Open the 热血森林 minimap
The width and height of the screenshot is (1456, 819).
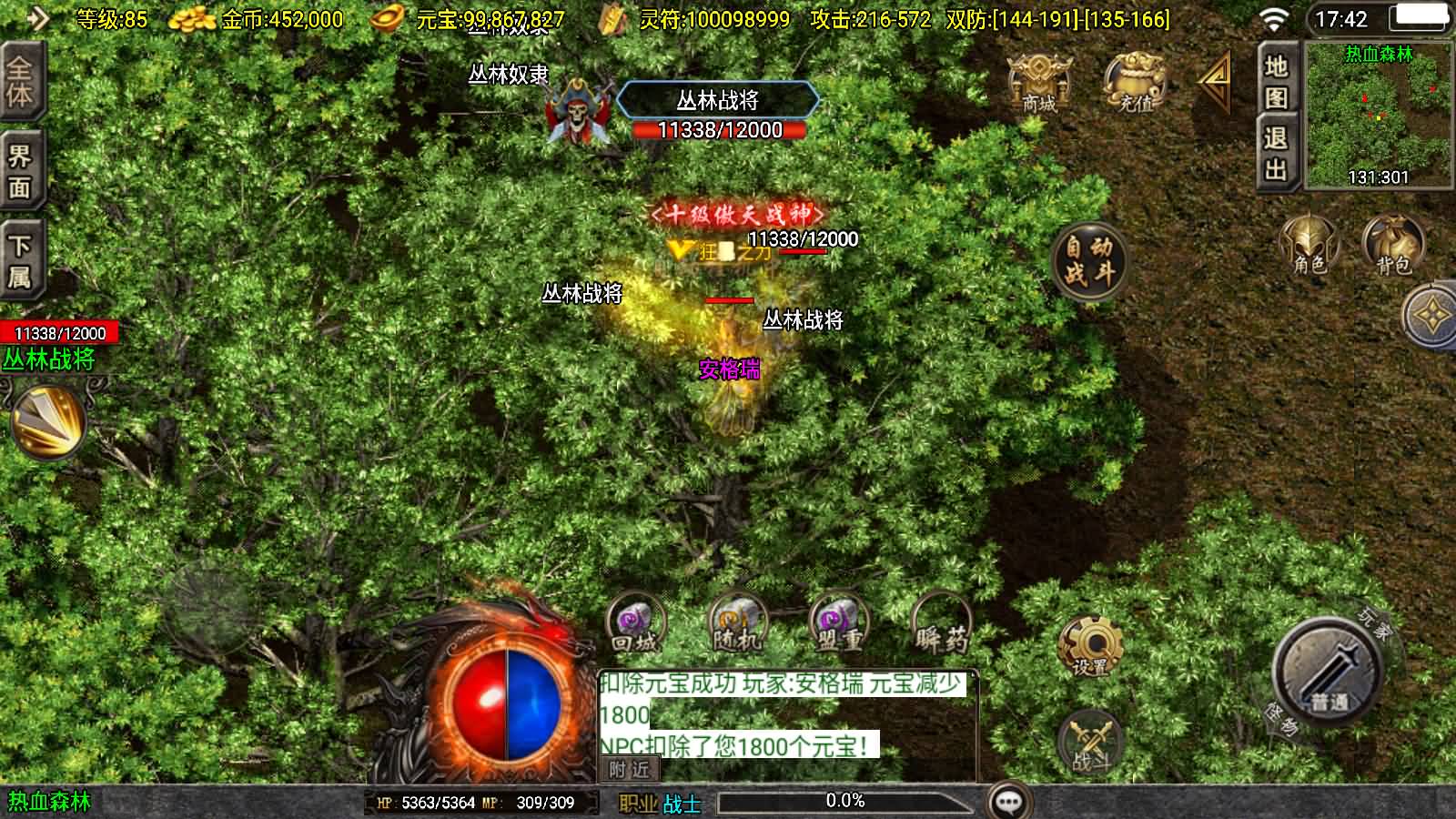click(1378, 115)
